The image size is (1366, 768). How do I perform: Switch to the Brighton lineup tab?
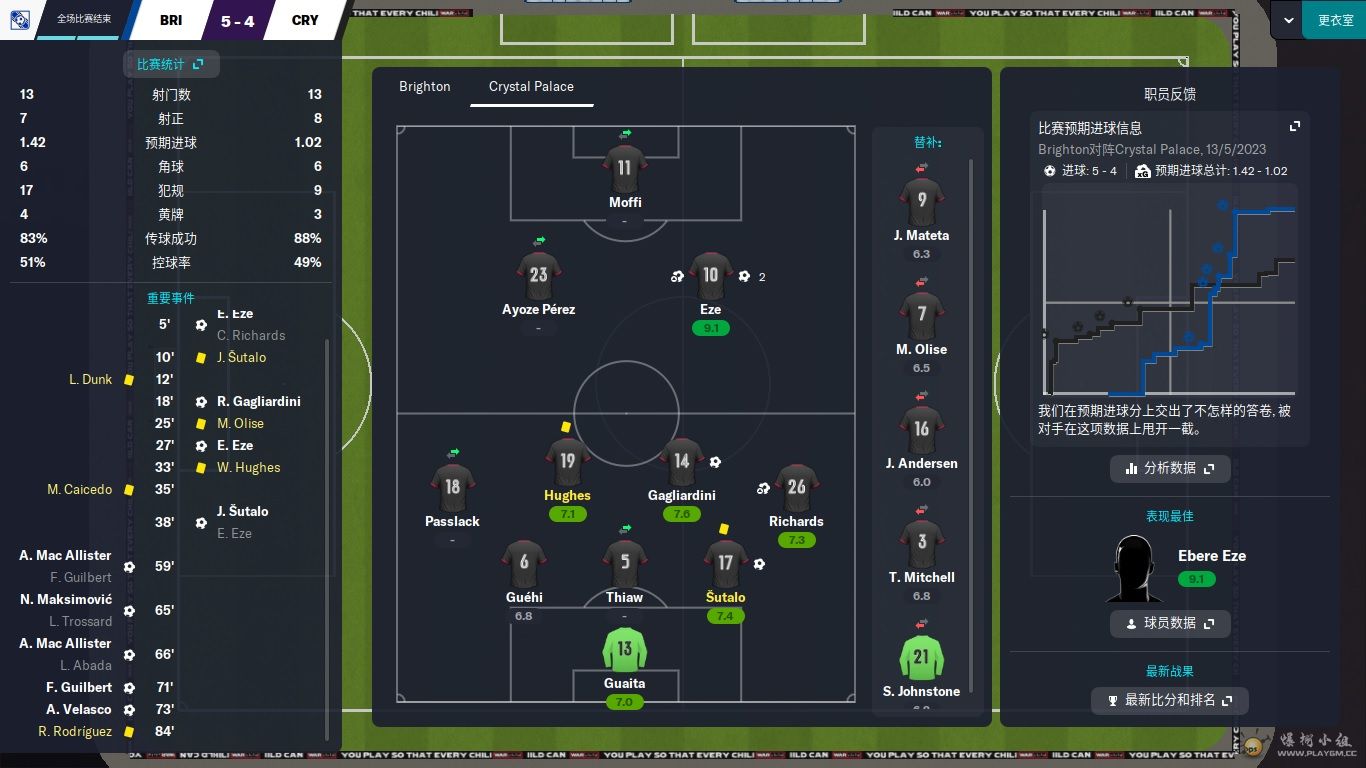(x=424, y=87)
